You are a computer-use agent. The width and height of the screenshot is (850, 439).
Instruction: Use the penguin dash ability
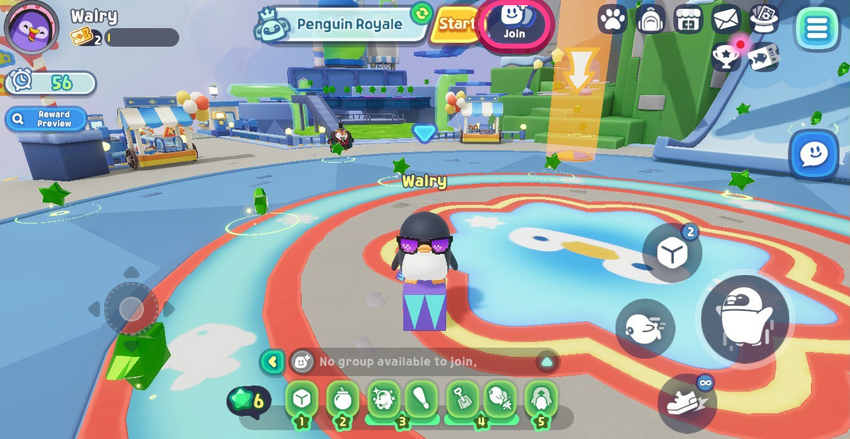pyautogui.click(x=644, y=328)
